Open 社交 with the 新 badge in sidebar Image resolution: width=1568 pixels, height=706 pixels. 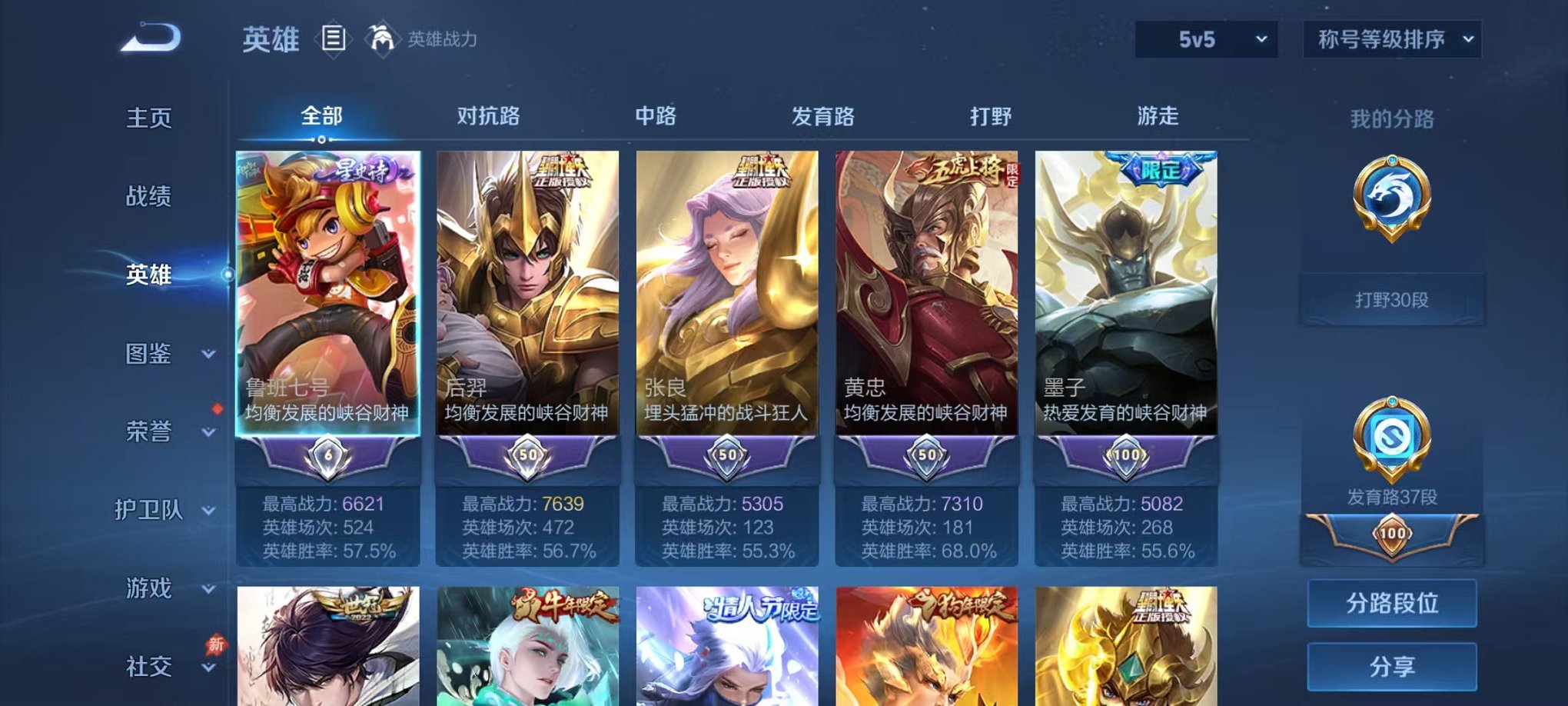point(148,668)
